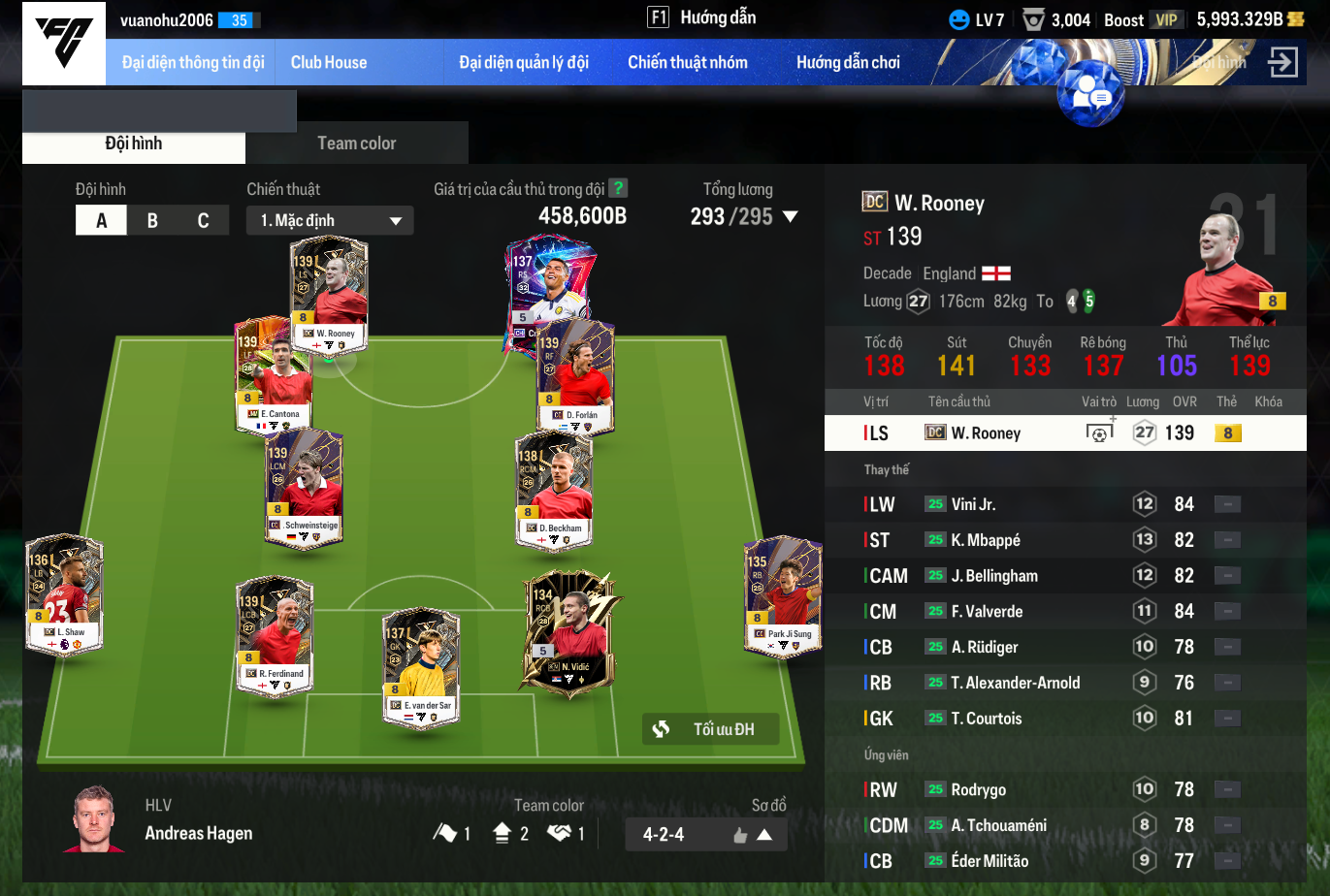The width and height of the screenshot is (1330, 896).
Task: Open the blue chat bubble icon
Action: (x=1091, y=95)
